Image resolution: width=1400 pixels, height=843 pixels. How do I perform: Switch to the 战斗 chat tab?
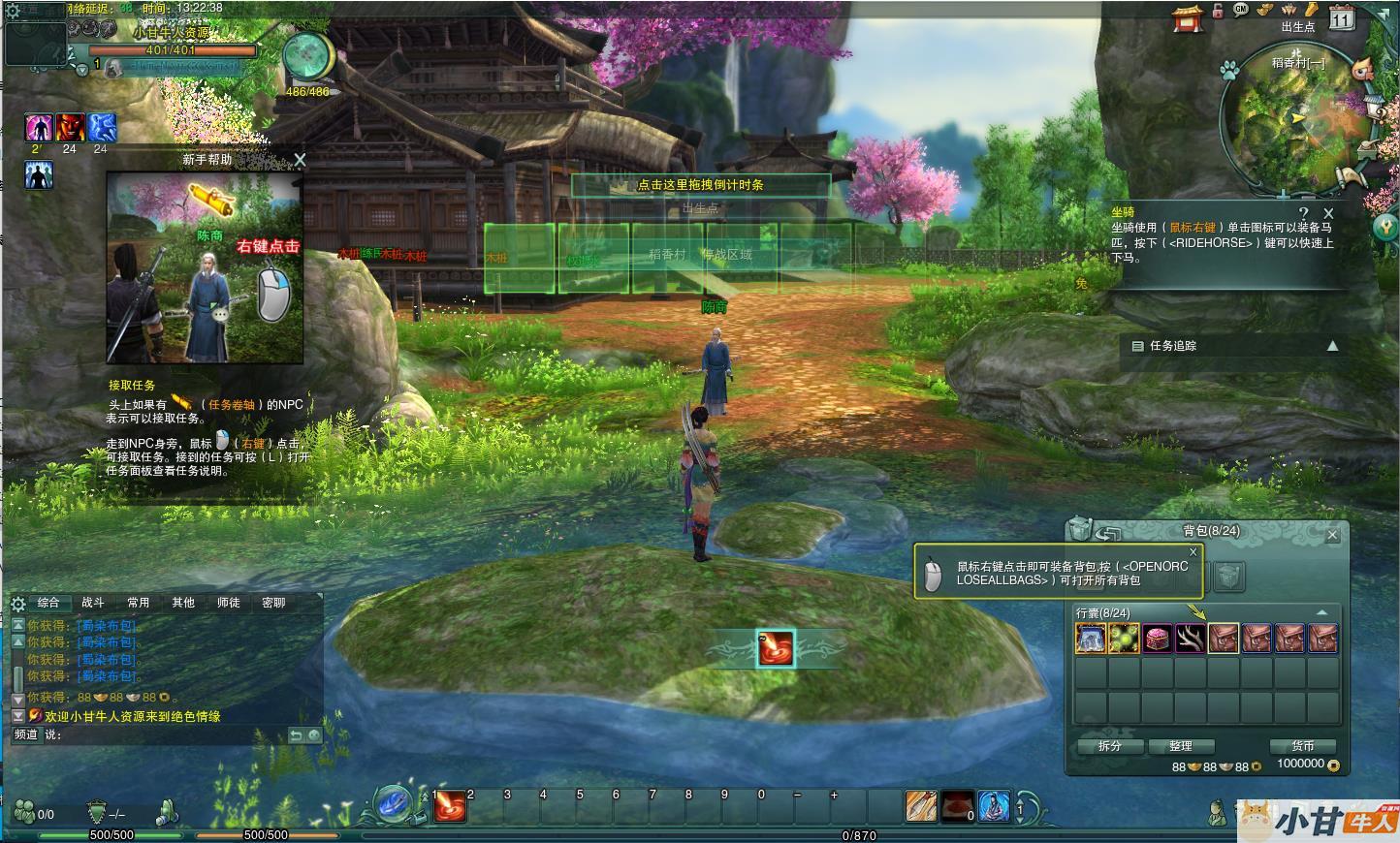(93, 603)
